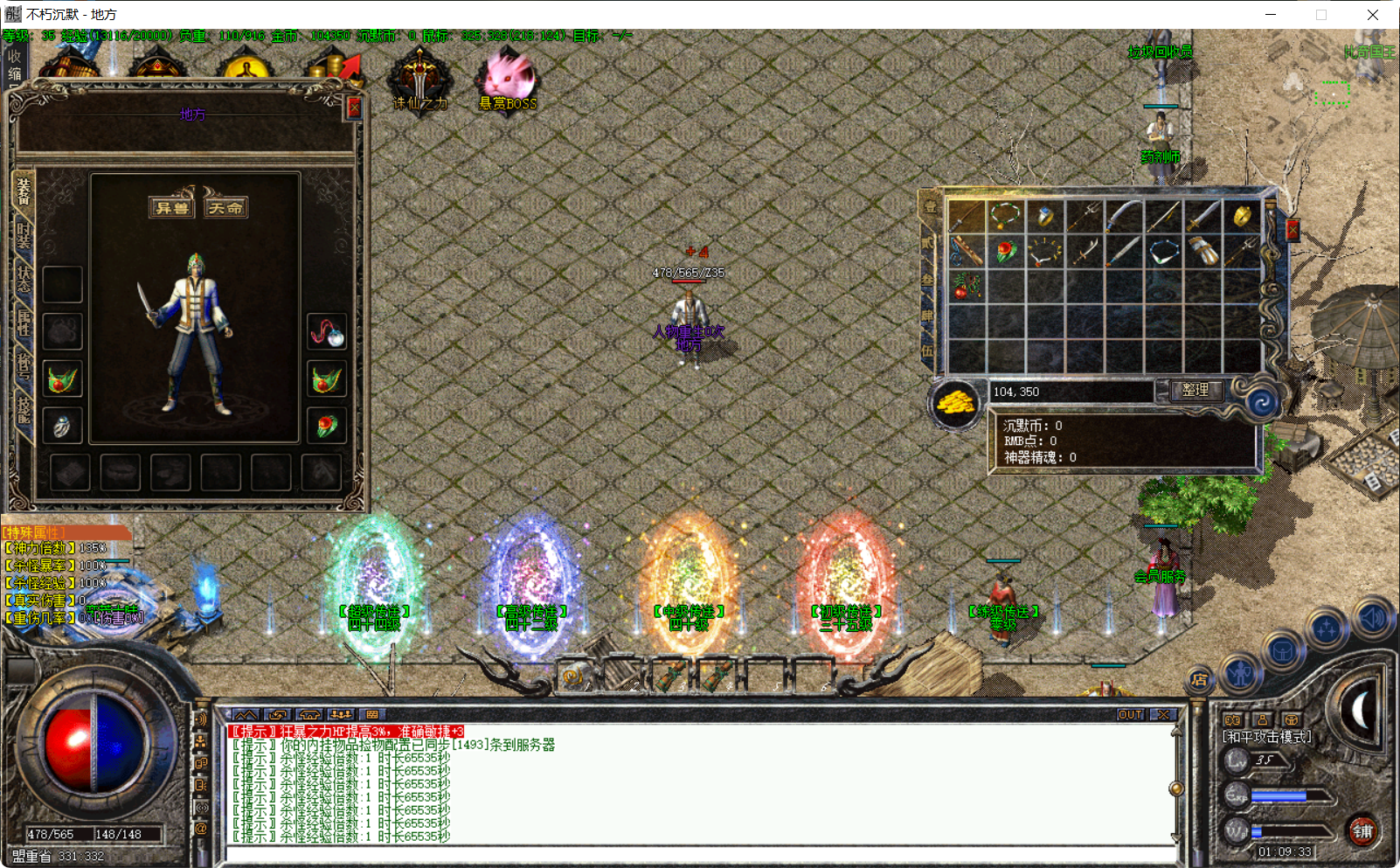The height and width of the screenshot is (868, 1400).
Task: Close the character equipment panel
Action: coord(354,108)
